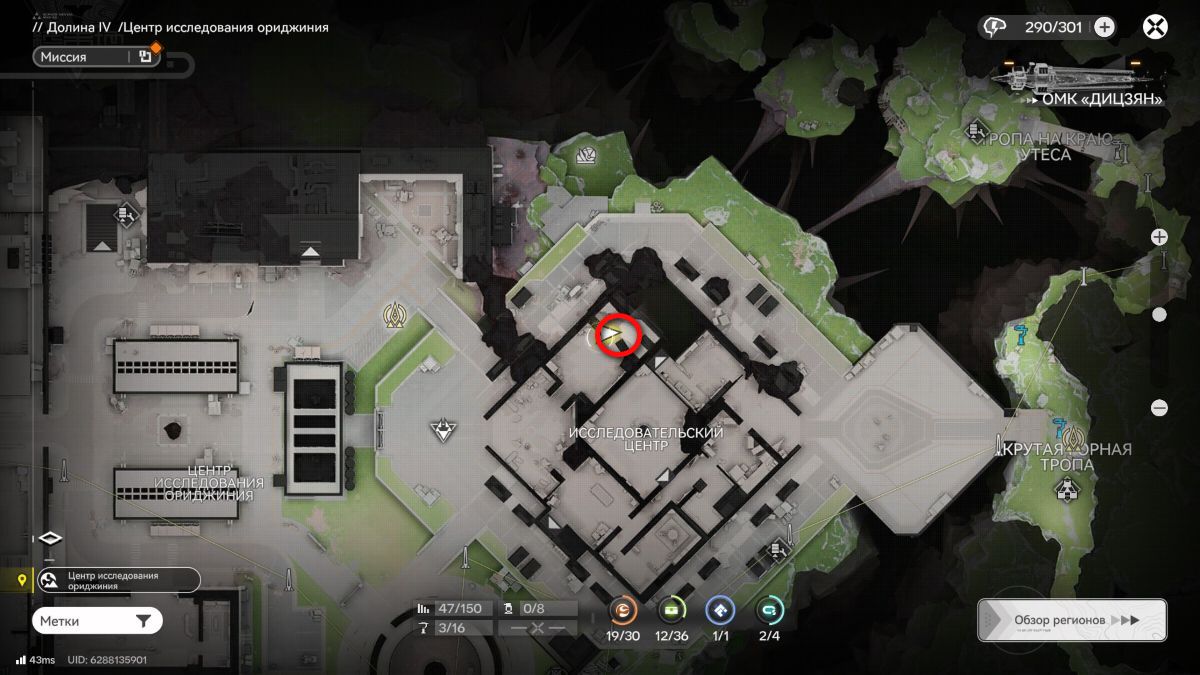Select the Центр исследования ориджиния location tag
The image size is (1200, 675).
point(118,580)
